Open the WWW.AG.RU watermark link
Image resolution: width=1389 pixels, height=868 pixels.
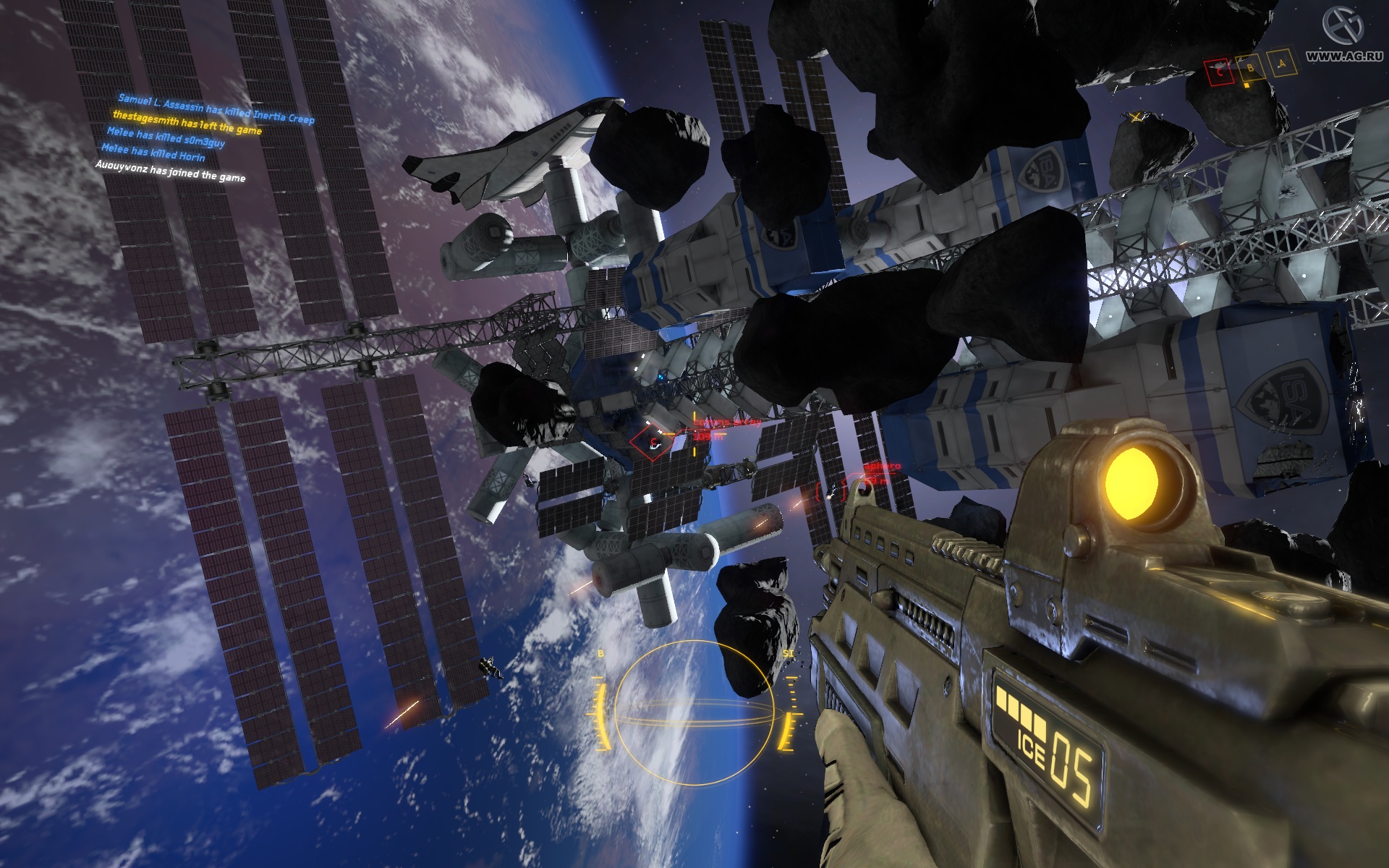coord(1344,56)
